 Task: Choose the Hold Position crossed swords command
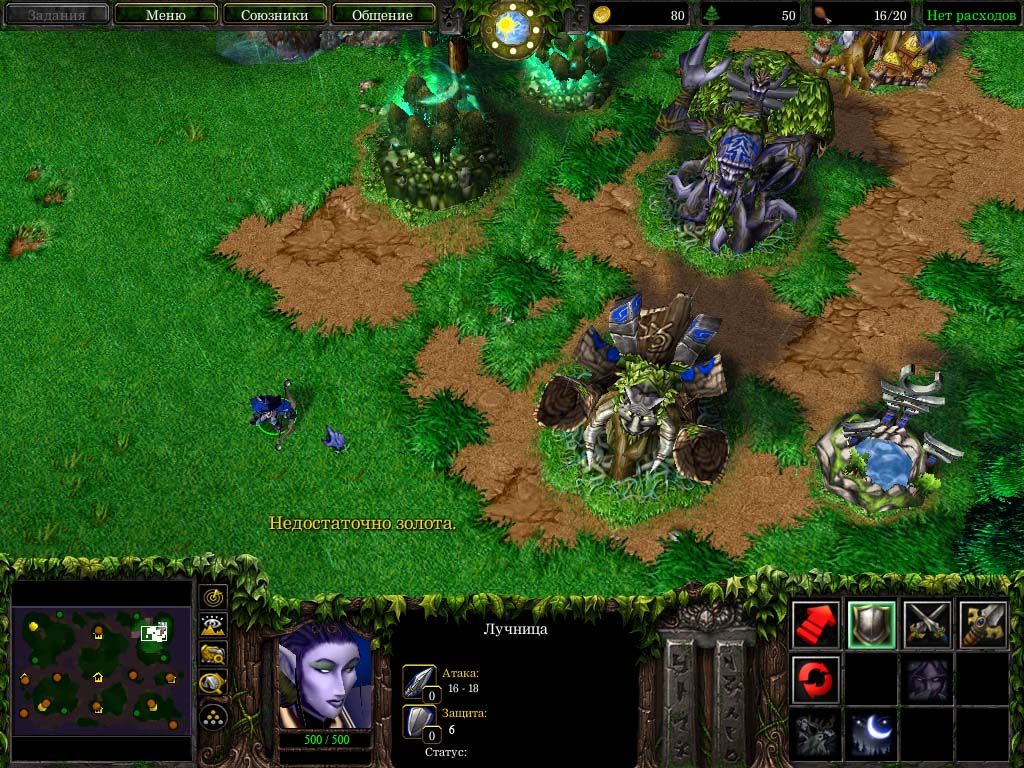tap(926, 625)
